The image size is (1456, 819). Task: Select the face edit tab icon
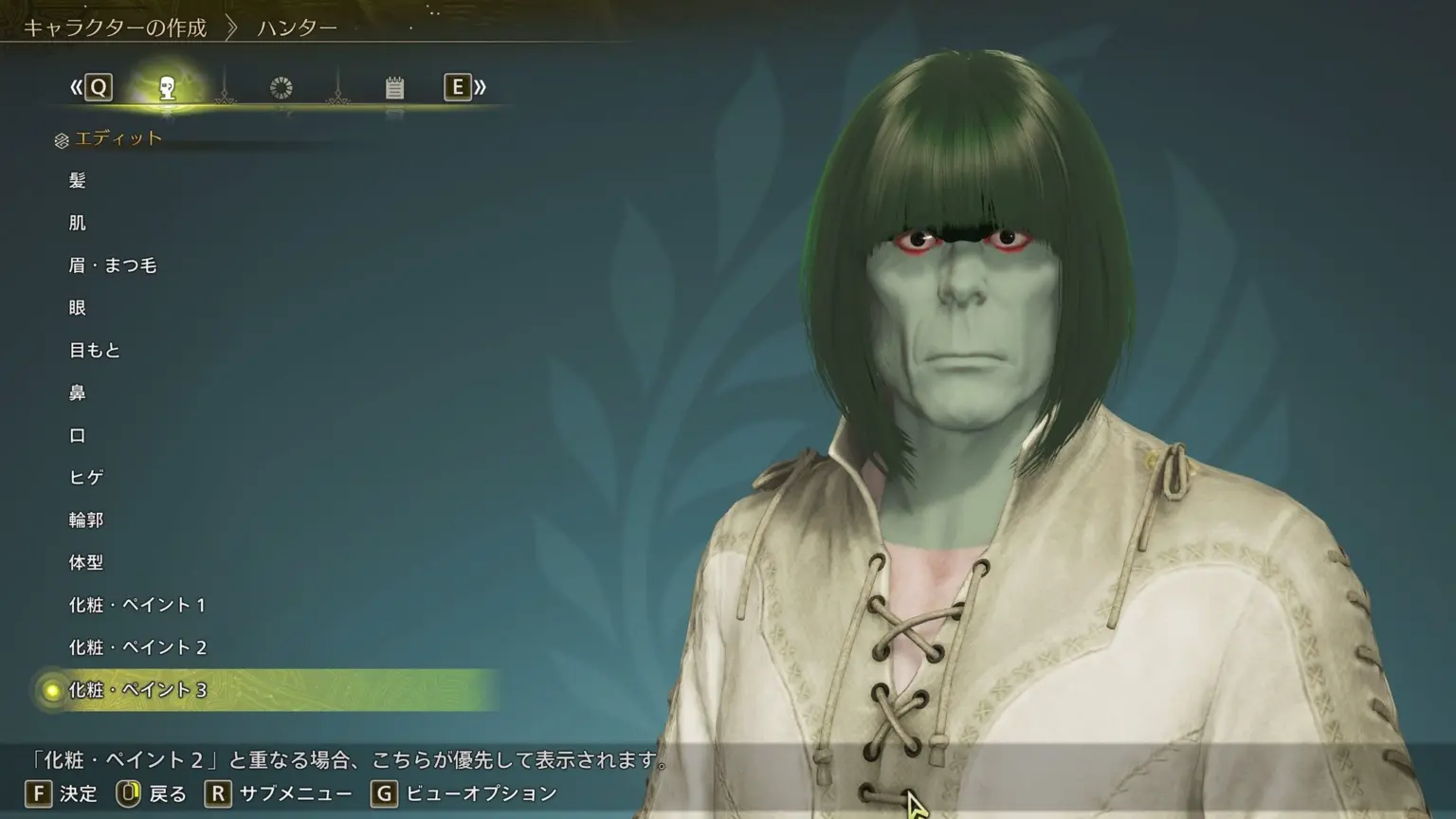169,87
